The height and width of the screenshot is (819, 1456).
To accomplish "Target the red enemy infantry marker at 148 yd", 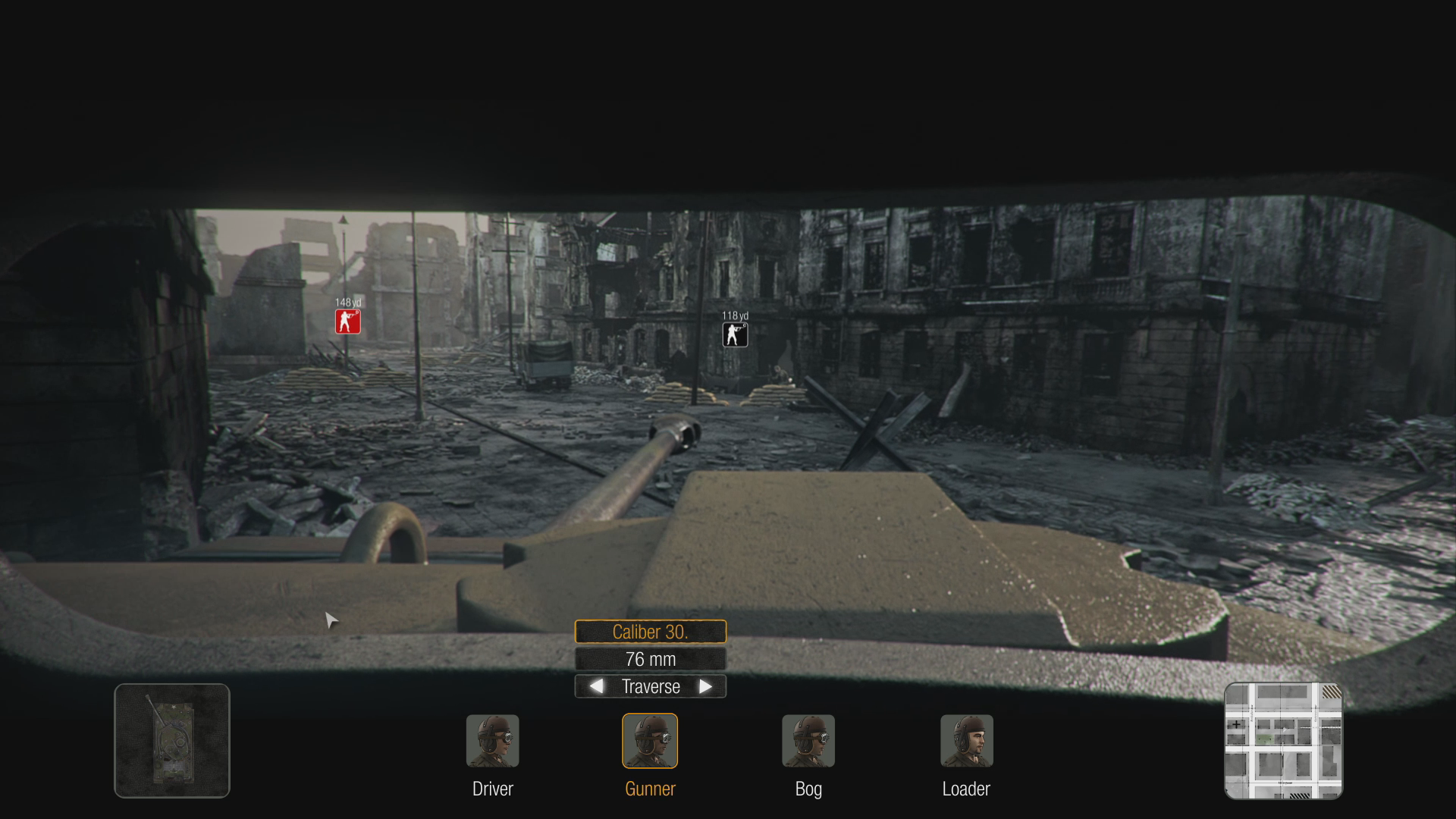I will tap(348, 322).
